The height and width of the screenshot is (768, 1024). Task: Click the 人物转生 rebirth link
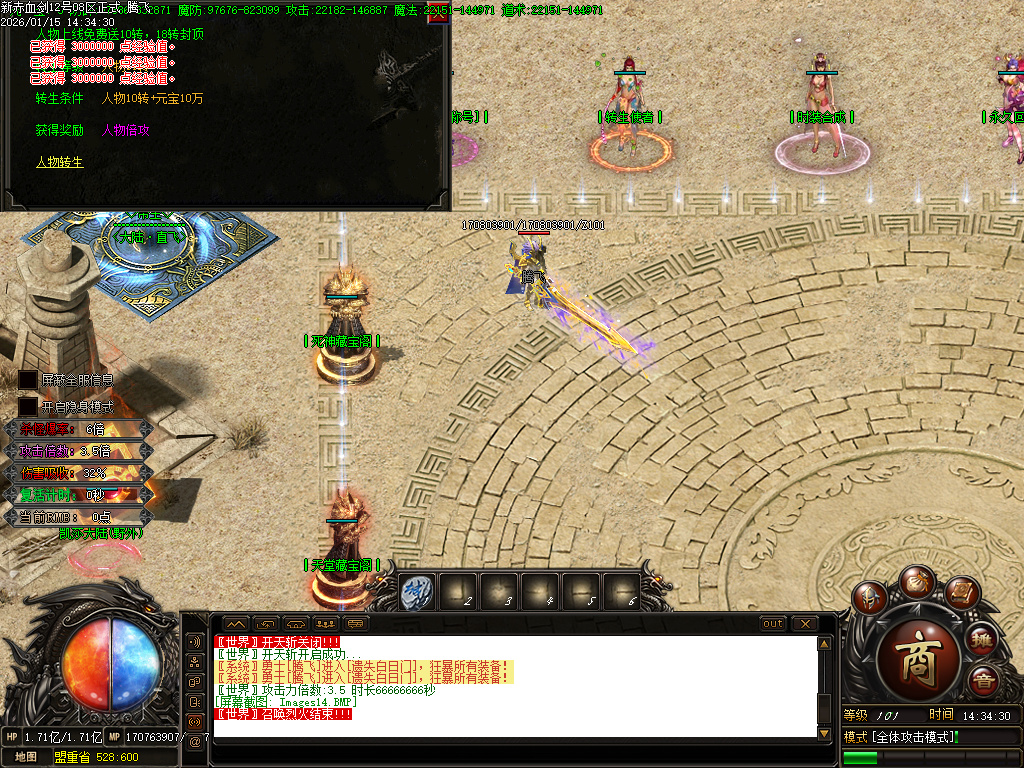(x=60, y=161)
